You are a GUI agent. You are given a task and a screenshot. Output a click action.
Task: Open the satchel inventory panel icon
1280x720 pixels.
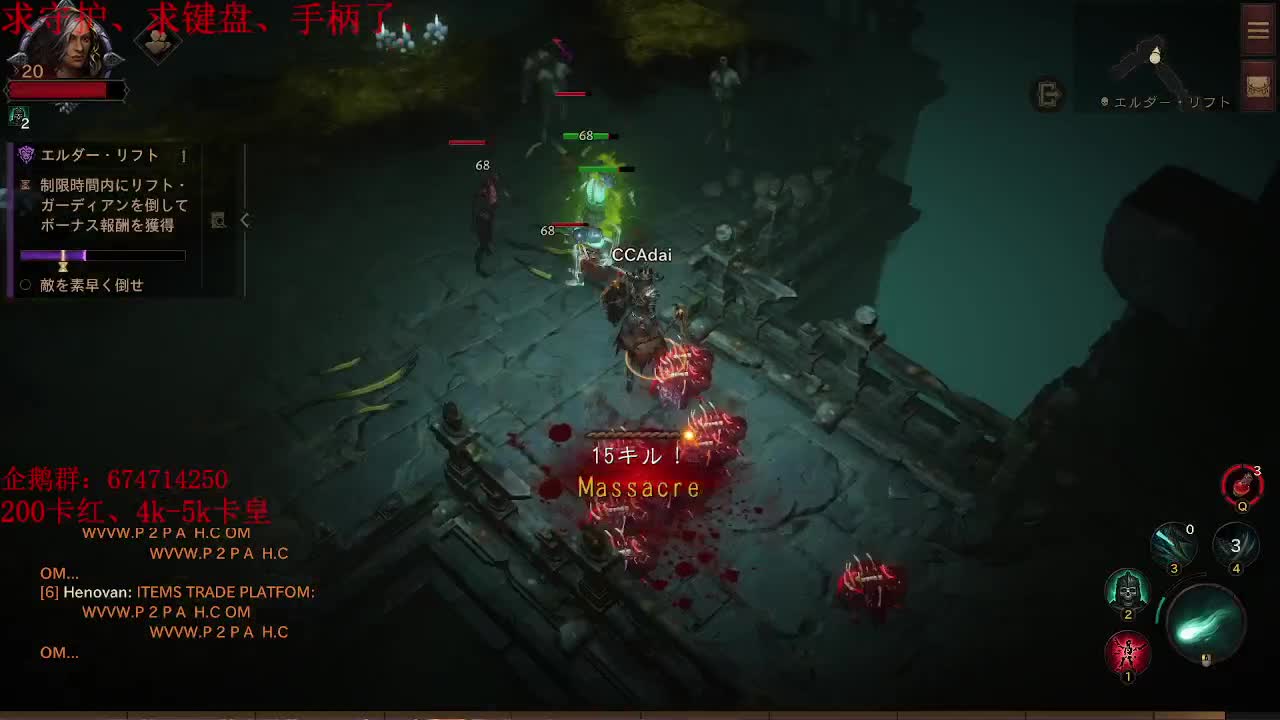click(1257, 87)
